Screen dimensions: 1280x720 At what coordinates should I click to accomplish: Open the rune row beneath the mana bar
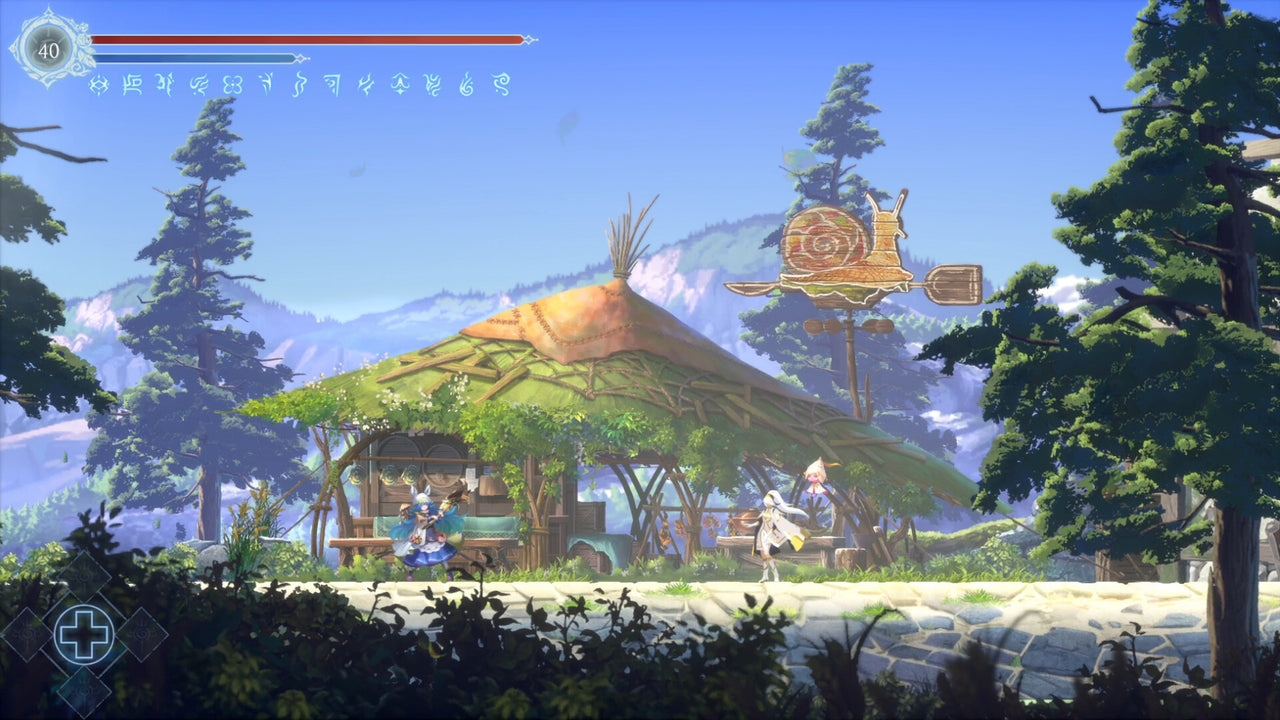click(300, 84)
